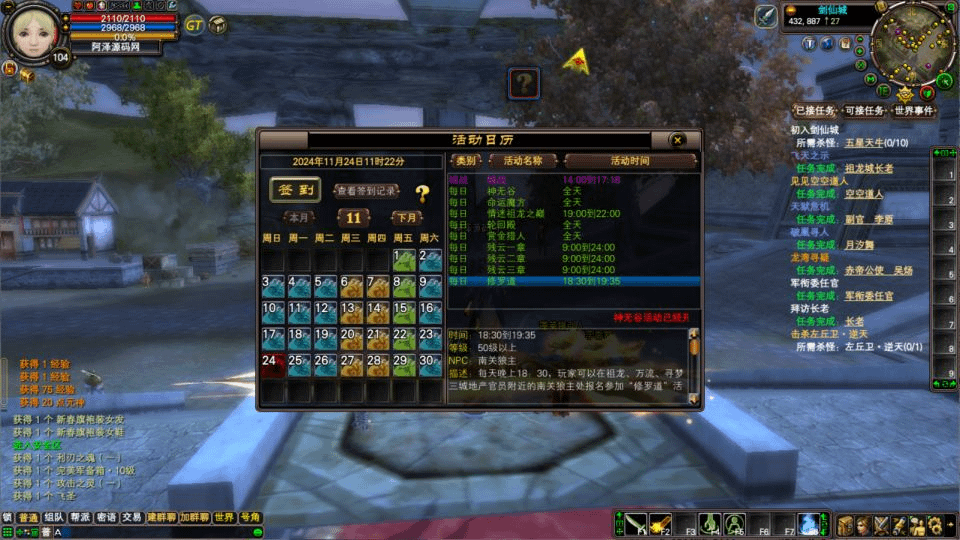The height and width of the screenshot is (540, 960).
Task: Sort by 活动名称 column header
Action: point(522,161)
